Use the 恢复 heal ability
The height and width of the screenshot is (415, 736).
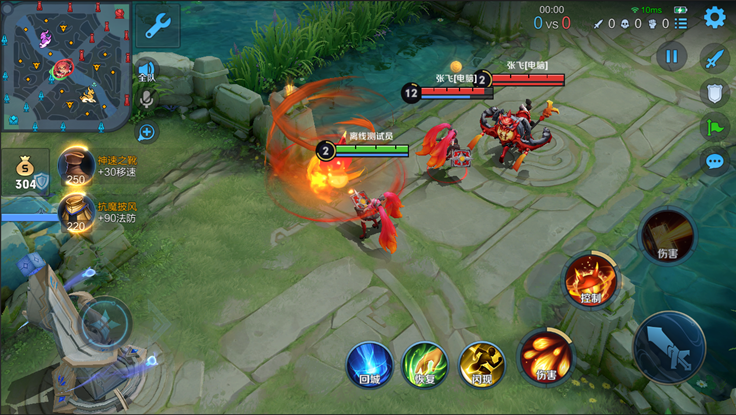[424, 363]
